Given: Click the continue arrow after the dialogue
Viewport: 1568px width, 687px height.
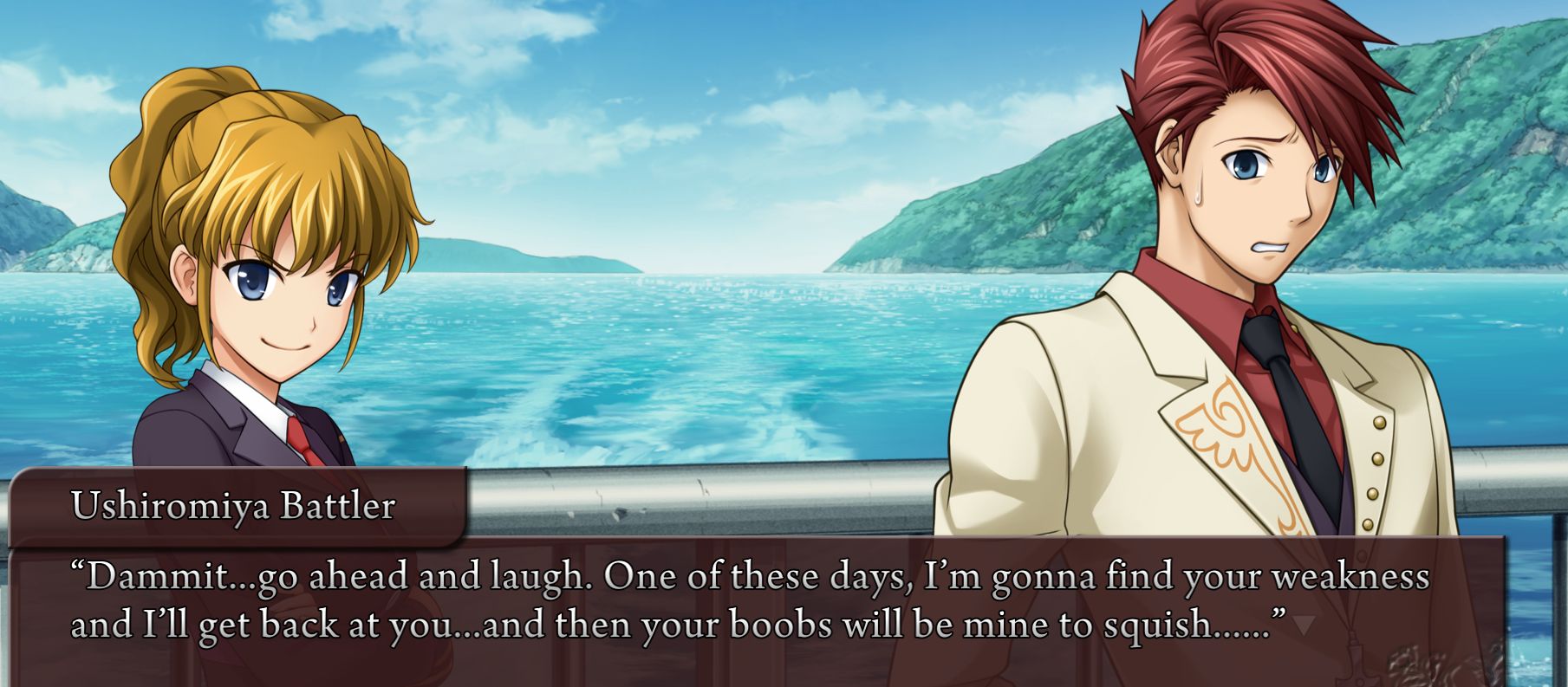Looking at the screenshot, I should (1305, 625).
